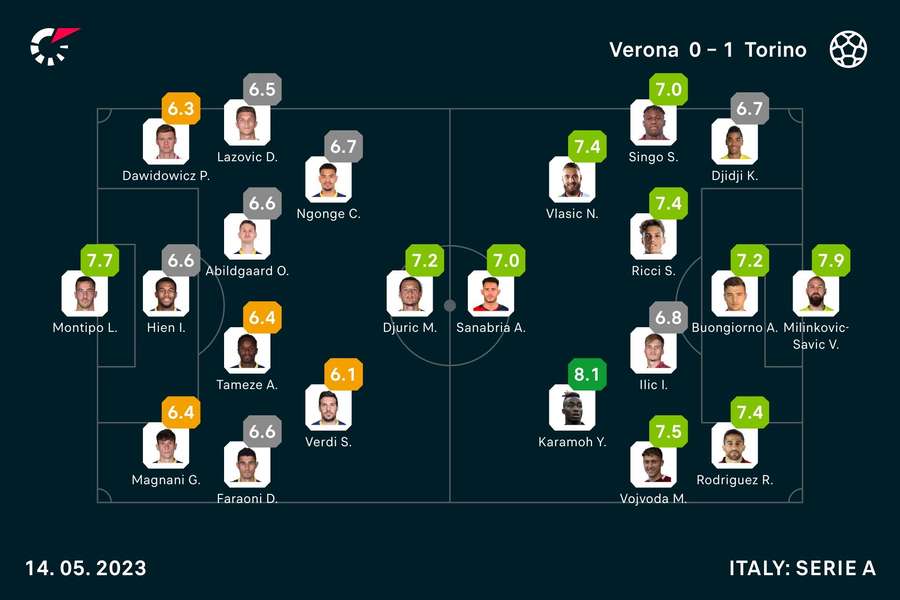900x600 pixels.
Task: Select Vojvoda M. player tile
Action: [x=653, y=464]
